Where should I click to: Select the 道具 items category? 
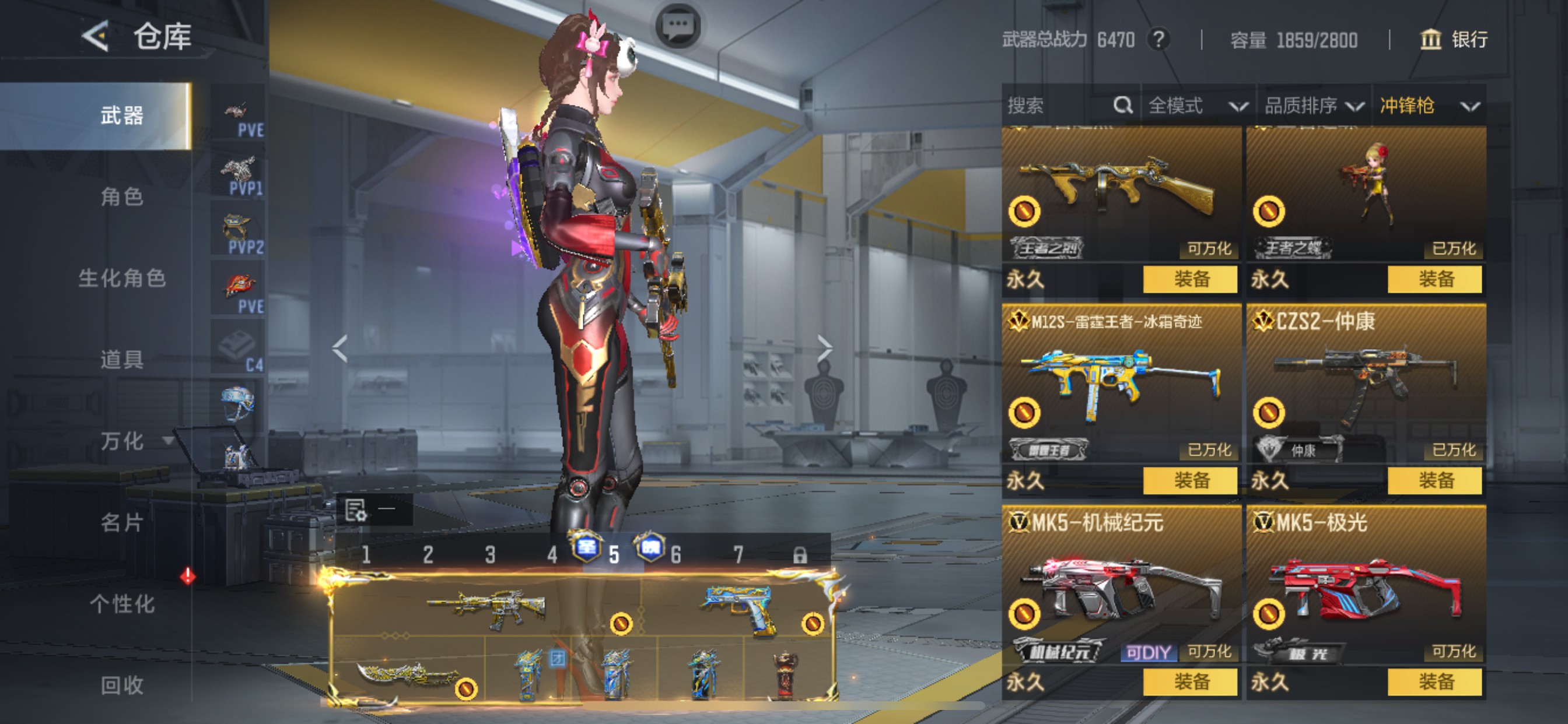coord(122,360)
